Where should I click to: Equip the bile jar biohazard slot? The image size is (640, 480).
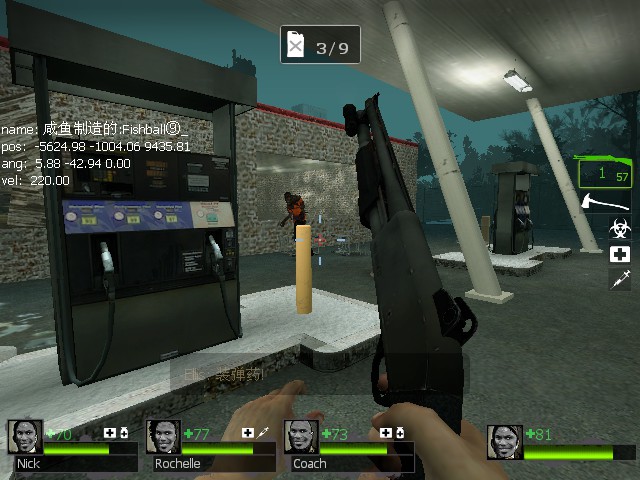tap(619, 229)
